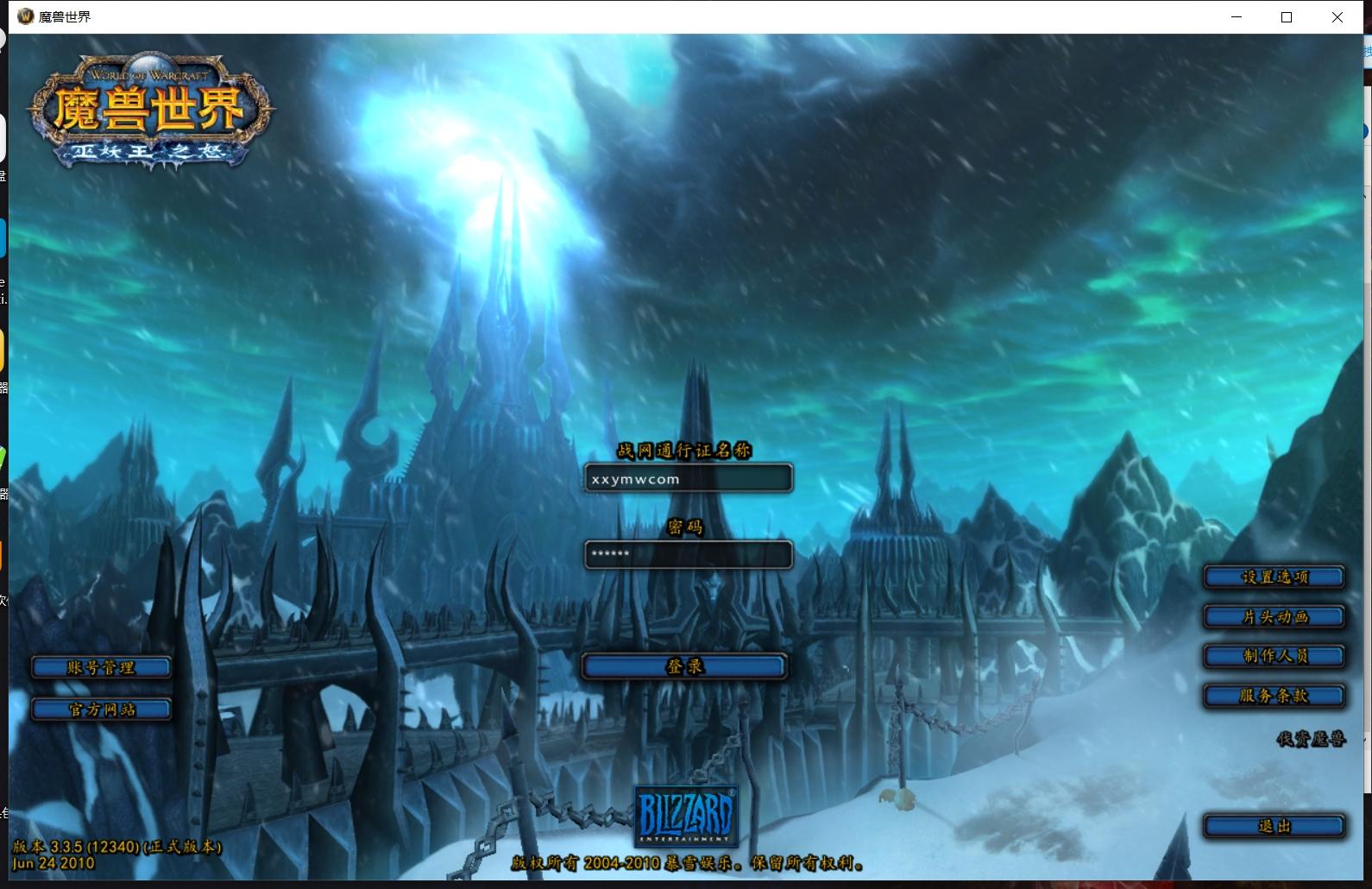Select the 密码 password input field
The width and height of the screenshot is (1372, 889).
tap(688, 554)
